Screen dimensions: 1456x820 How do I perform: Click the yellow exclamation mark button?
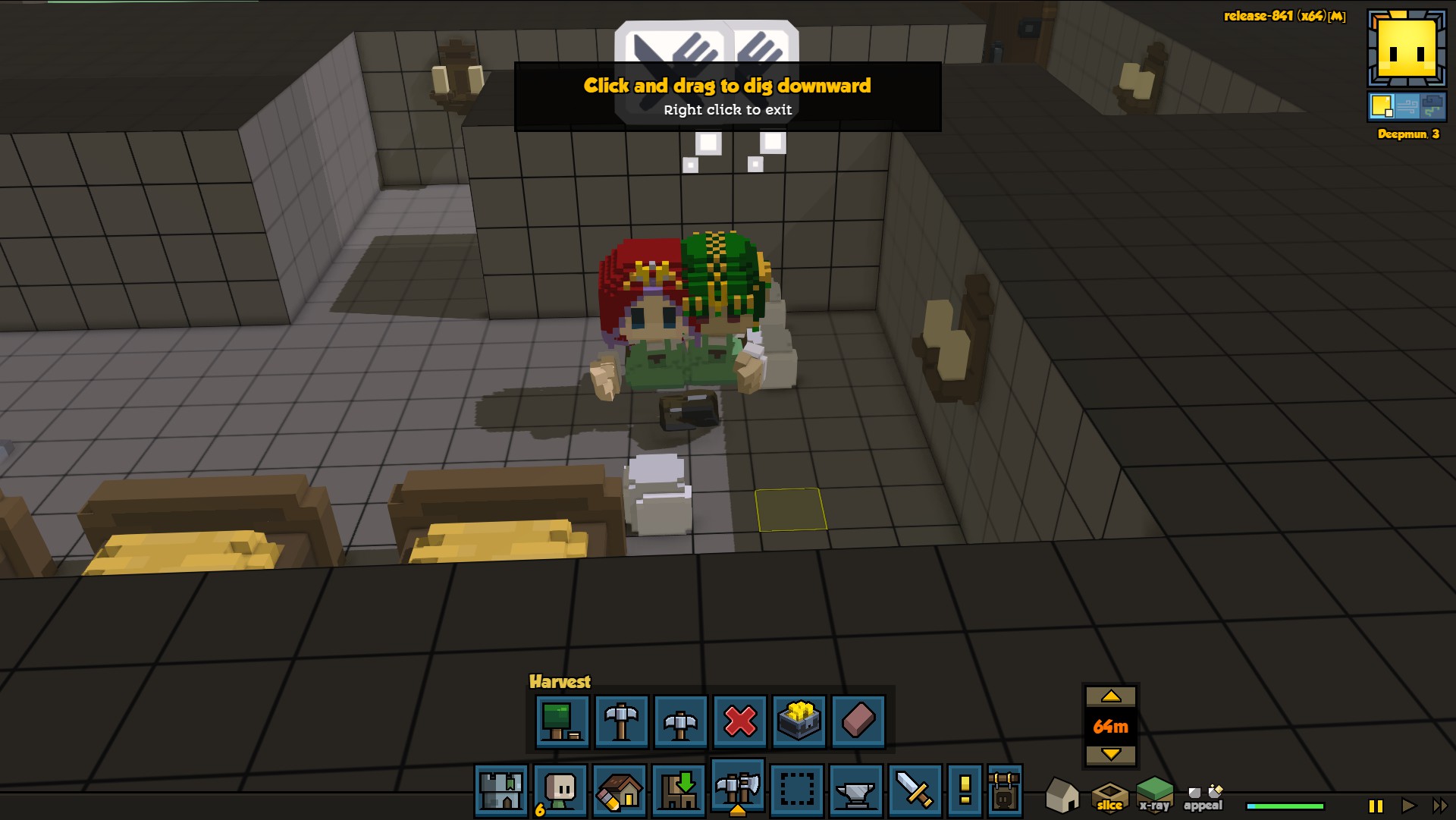[965, 790]
